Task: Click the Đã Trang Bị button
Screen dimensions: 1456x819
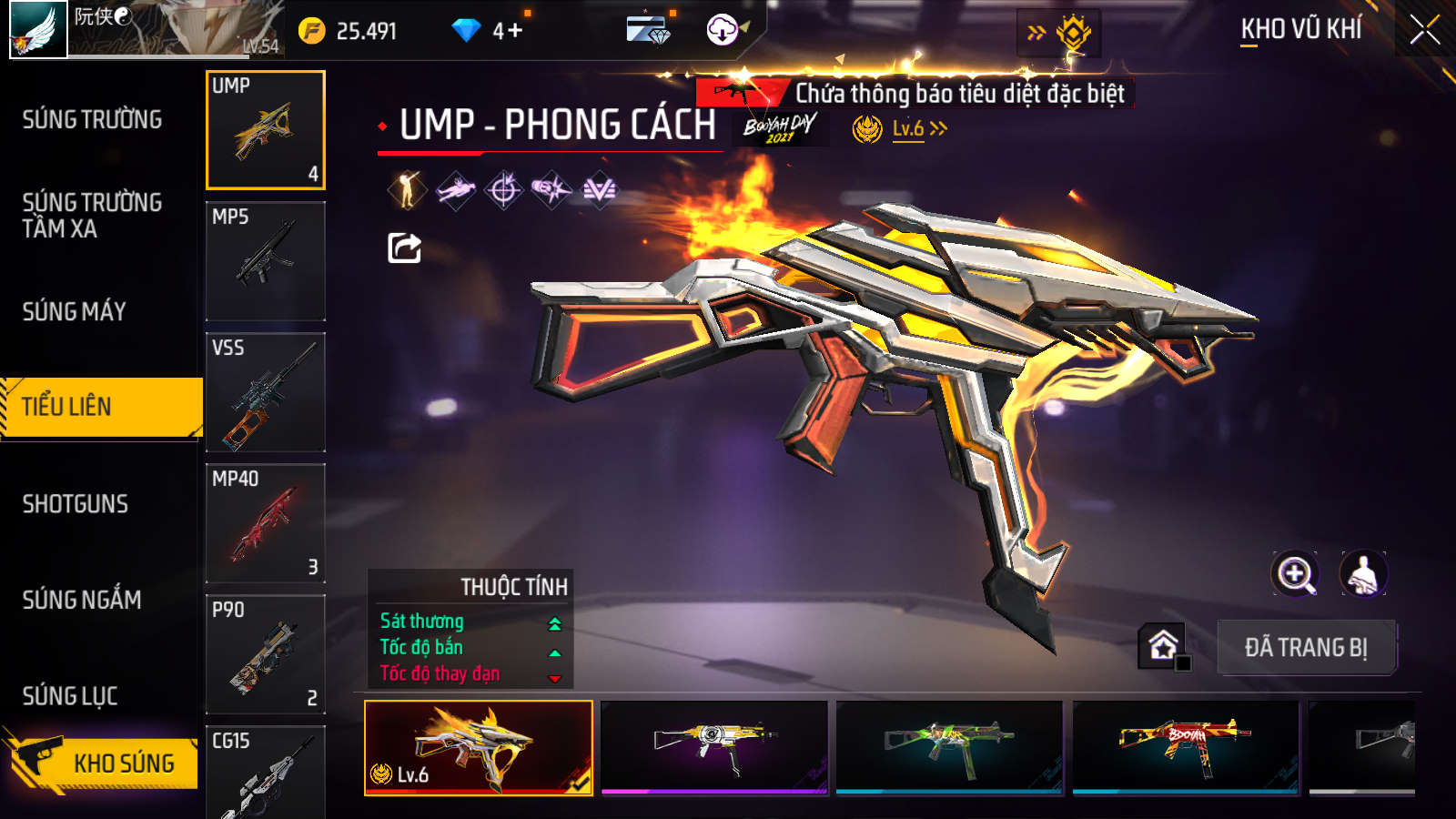Action: tap(1306, 647)
